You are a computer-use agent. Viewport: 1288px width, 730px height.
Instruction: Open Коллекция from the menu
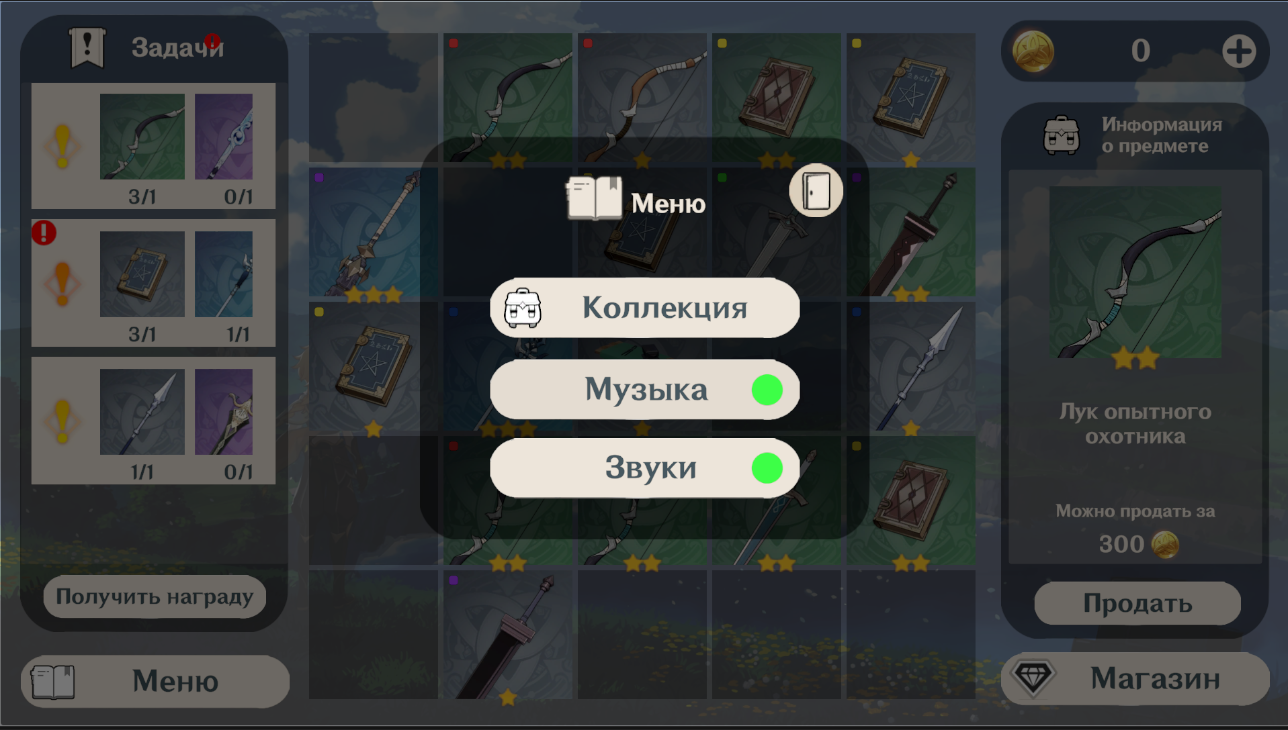pos(643,309)
